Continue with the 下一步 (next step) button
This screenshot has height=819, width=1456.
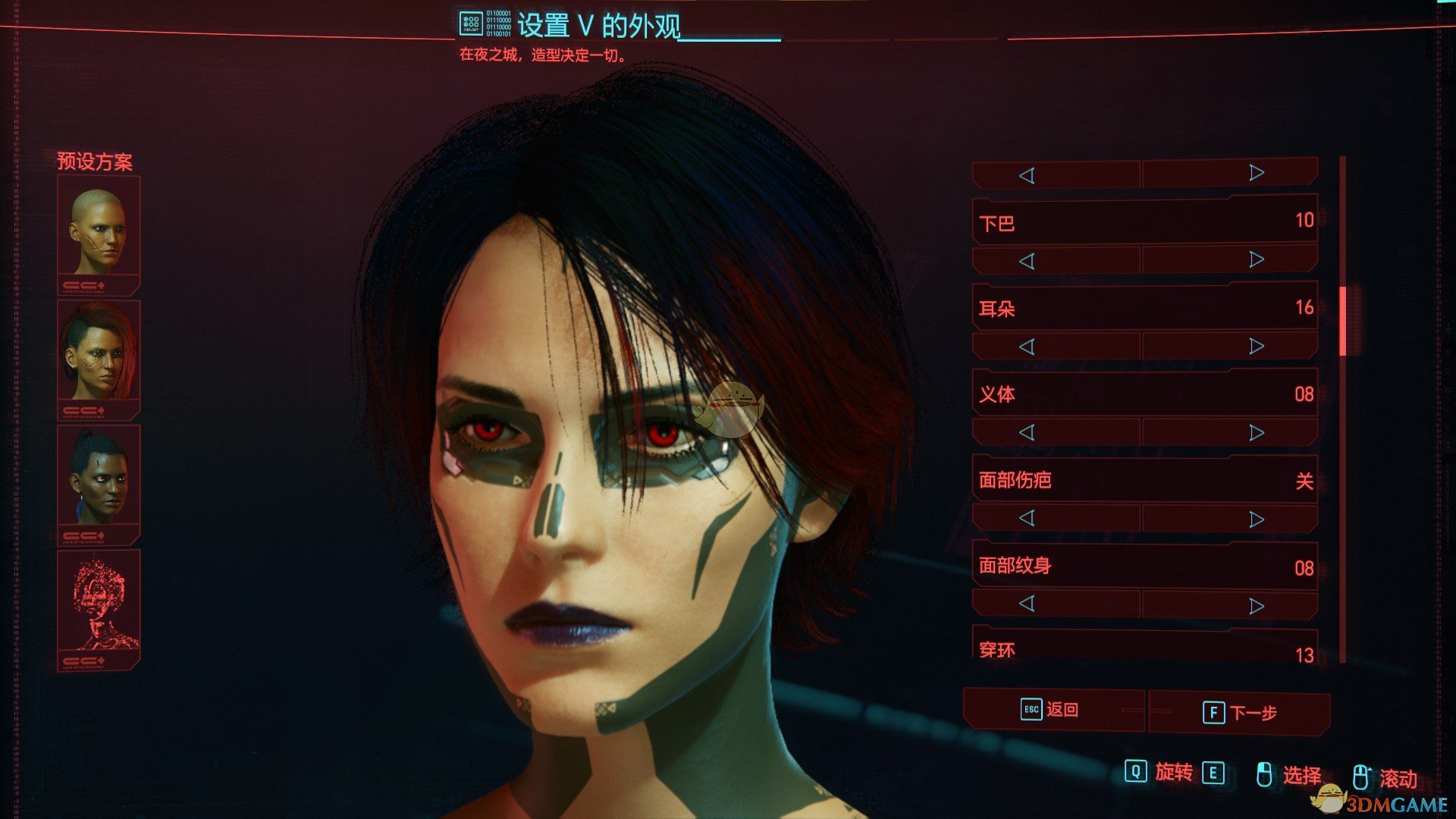(1240, 713)
